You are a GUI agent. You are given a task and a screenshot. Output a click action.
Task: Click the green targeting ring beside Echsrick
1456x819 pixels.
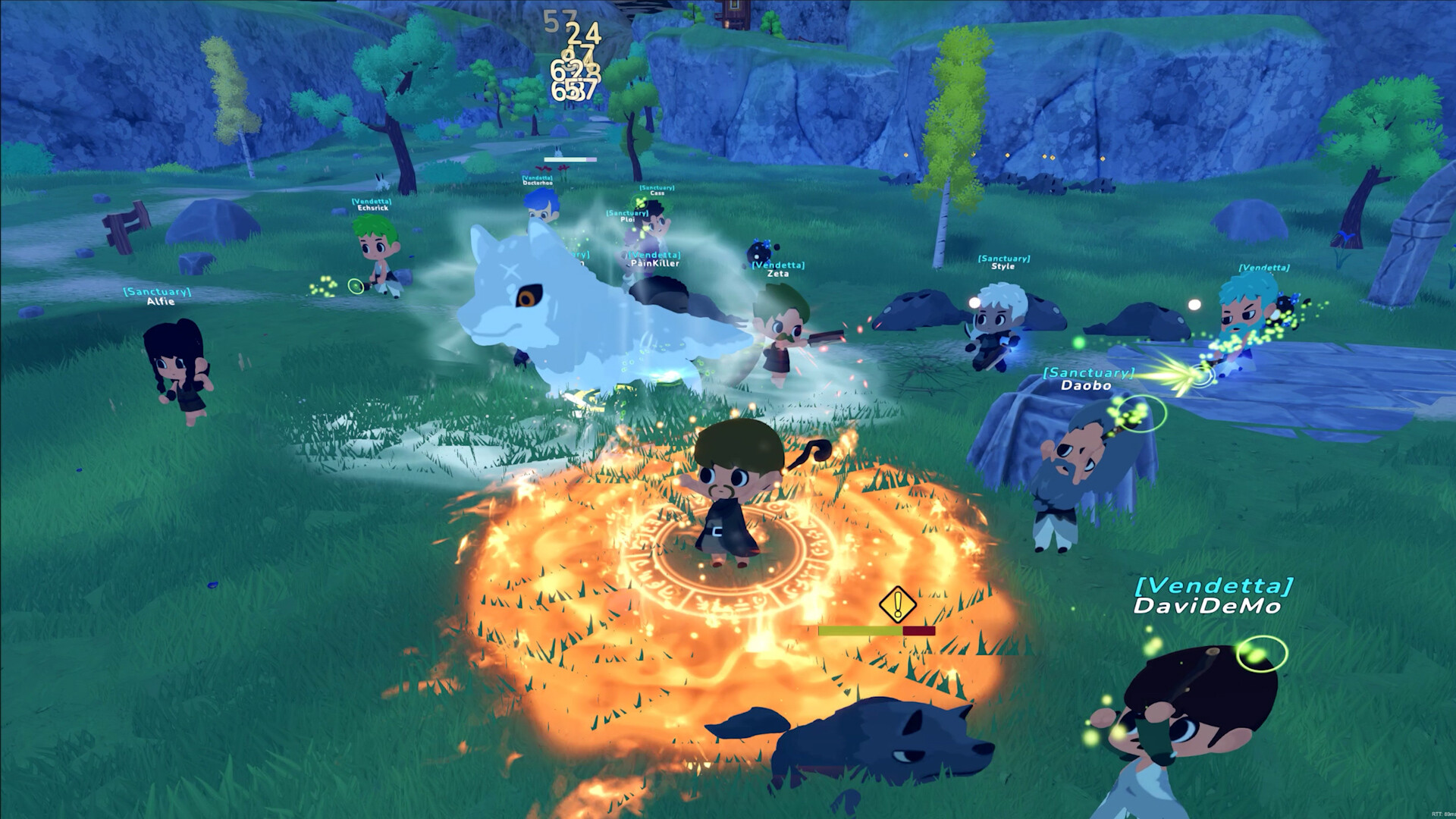coord(354,284)
